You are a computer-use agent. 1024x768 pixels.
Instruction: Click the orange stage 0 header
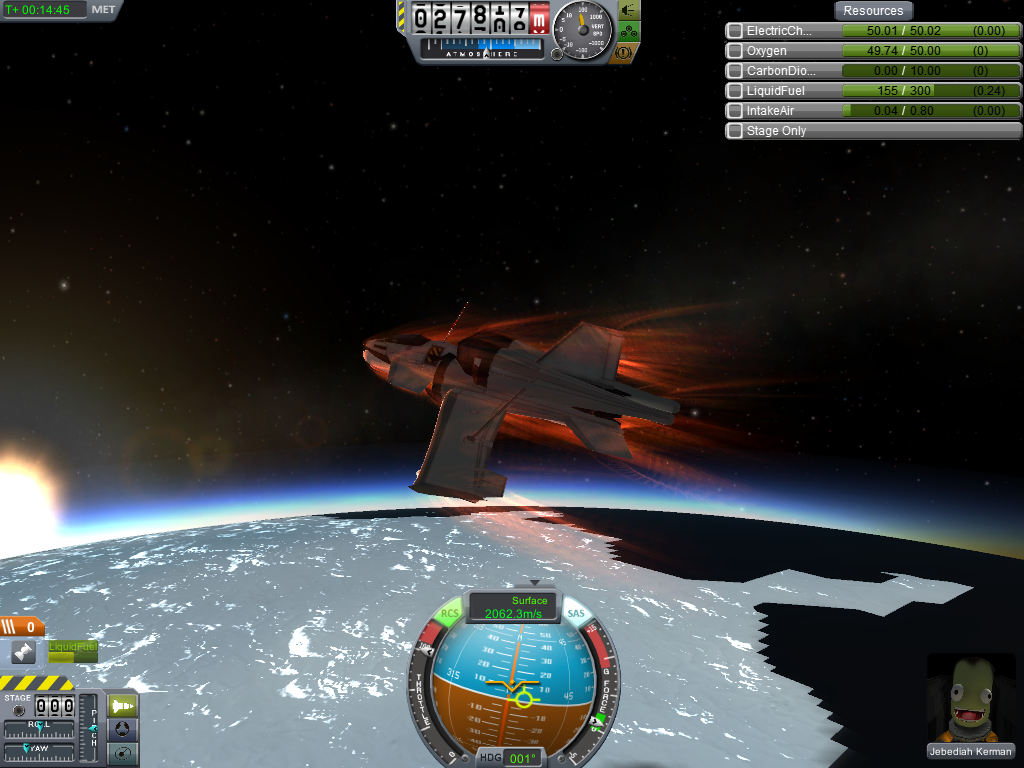pos(22,627)
